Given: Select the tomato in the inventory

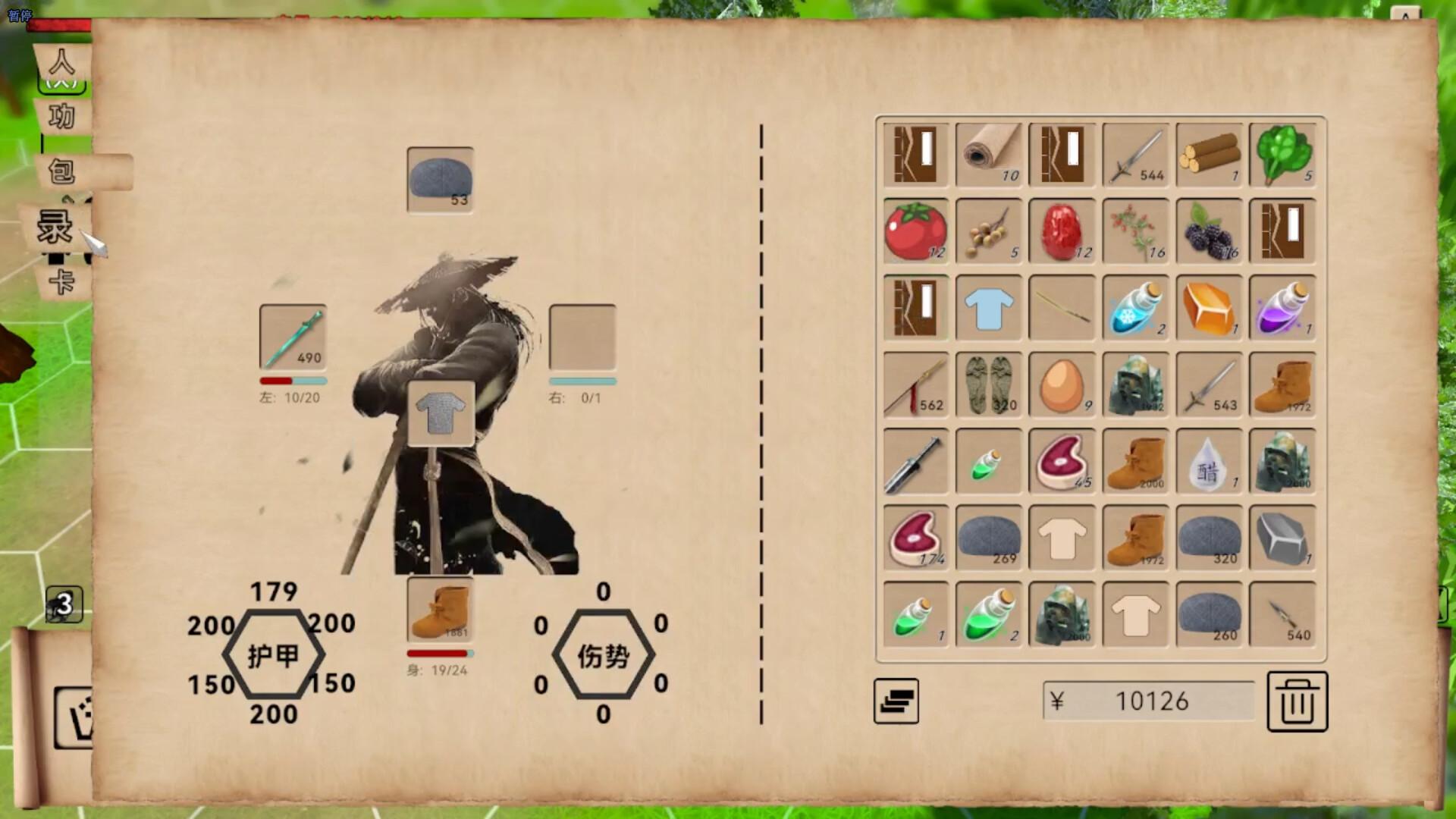Looking at the screenshot, I should click(x=915, y=231).
